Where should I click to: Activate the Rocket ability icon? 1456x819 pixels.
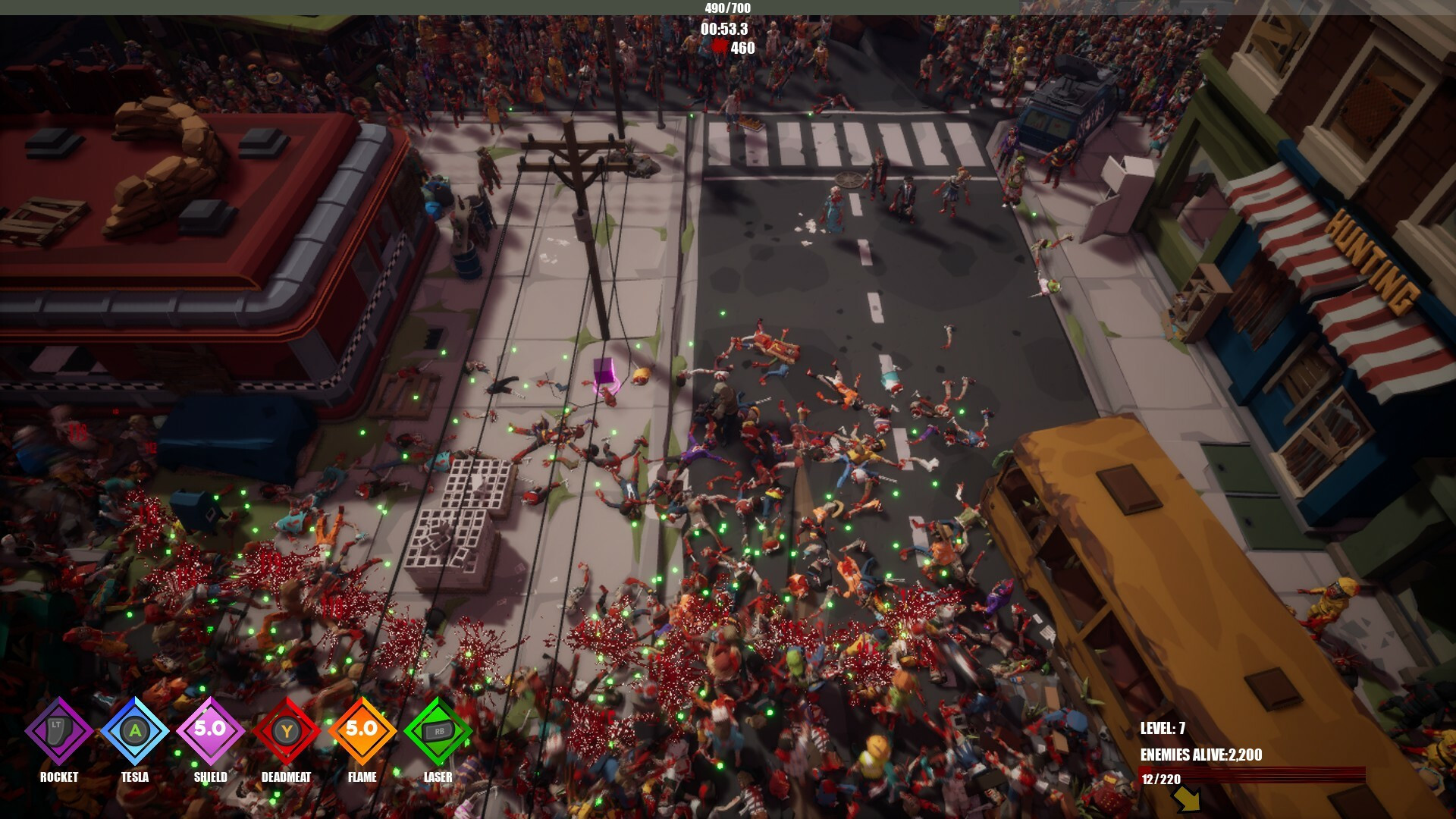pyautogui.click(x=59, y=731)
